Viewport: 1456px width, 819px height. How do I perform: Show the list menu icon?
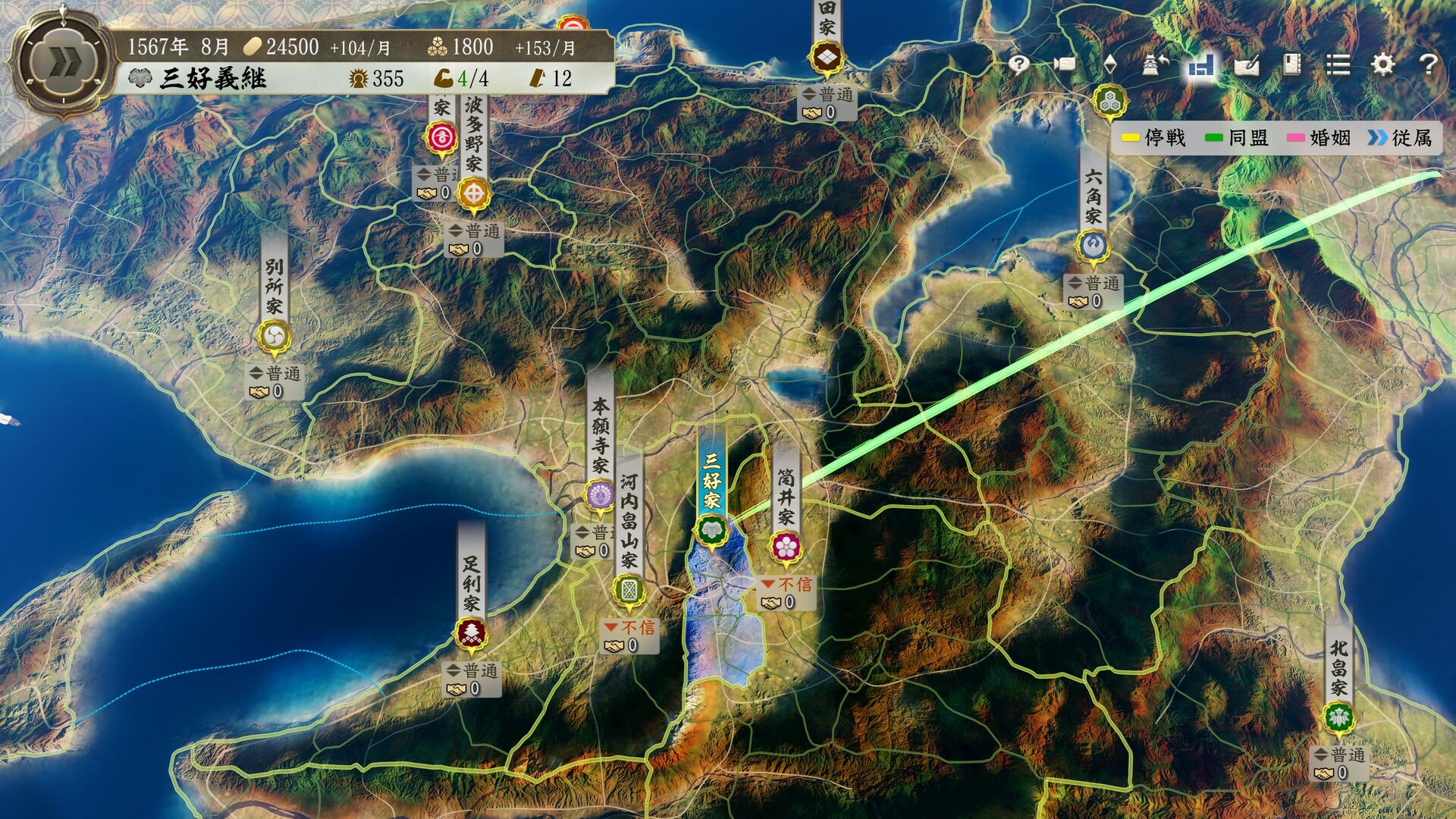coord(1338,64)
